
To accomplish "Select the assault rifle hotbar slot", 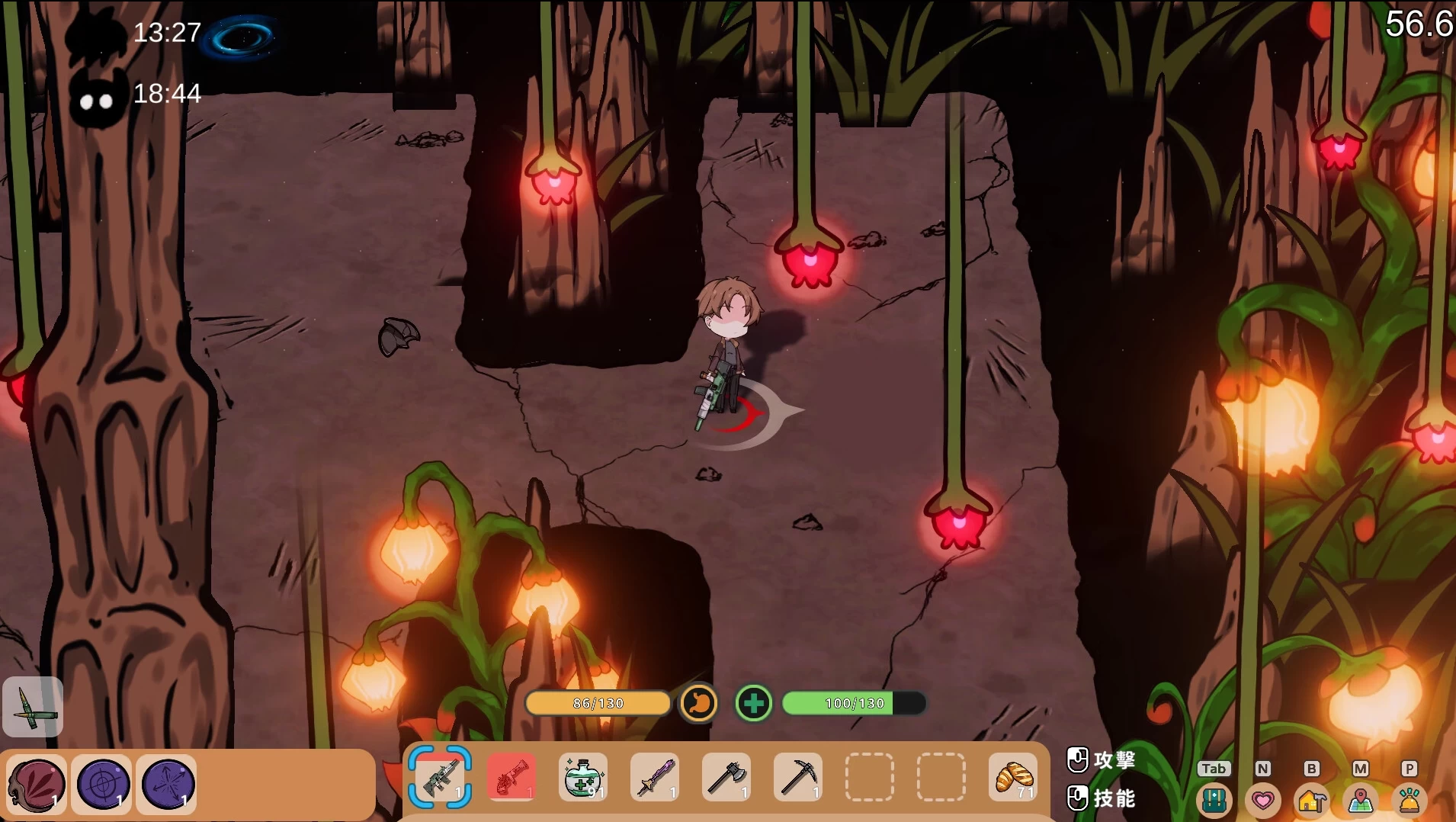I will (x=440, y=777).
